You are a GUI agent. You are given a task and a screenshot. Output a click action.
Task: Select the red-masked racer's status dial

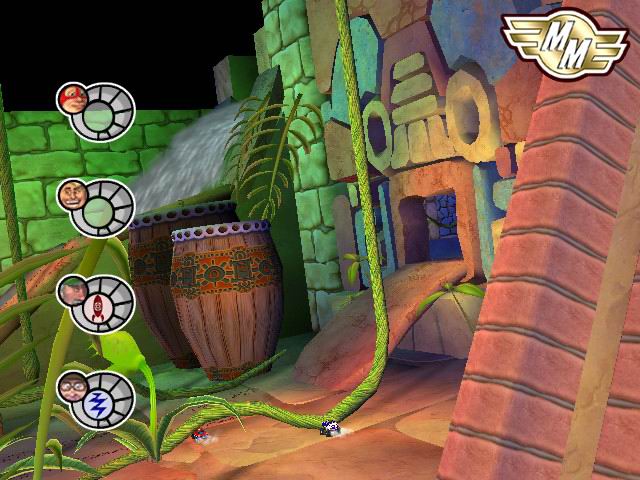(104, 111)
